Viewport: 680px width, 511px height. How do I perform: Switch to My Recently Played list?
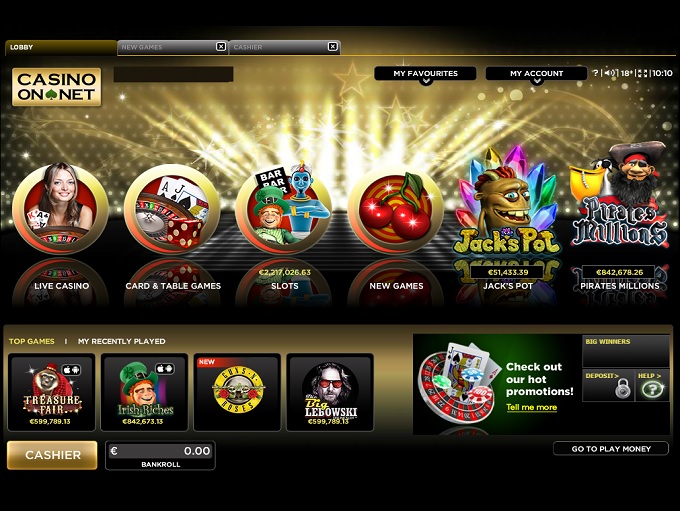[122, 342]
